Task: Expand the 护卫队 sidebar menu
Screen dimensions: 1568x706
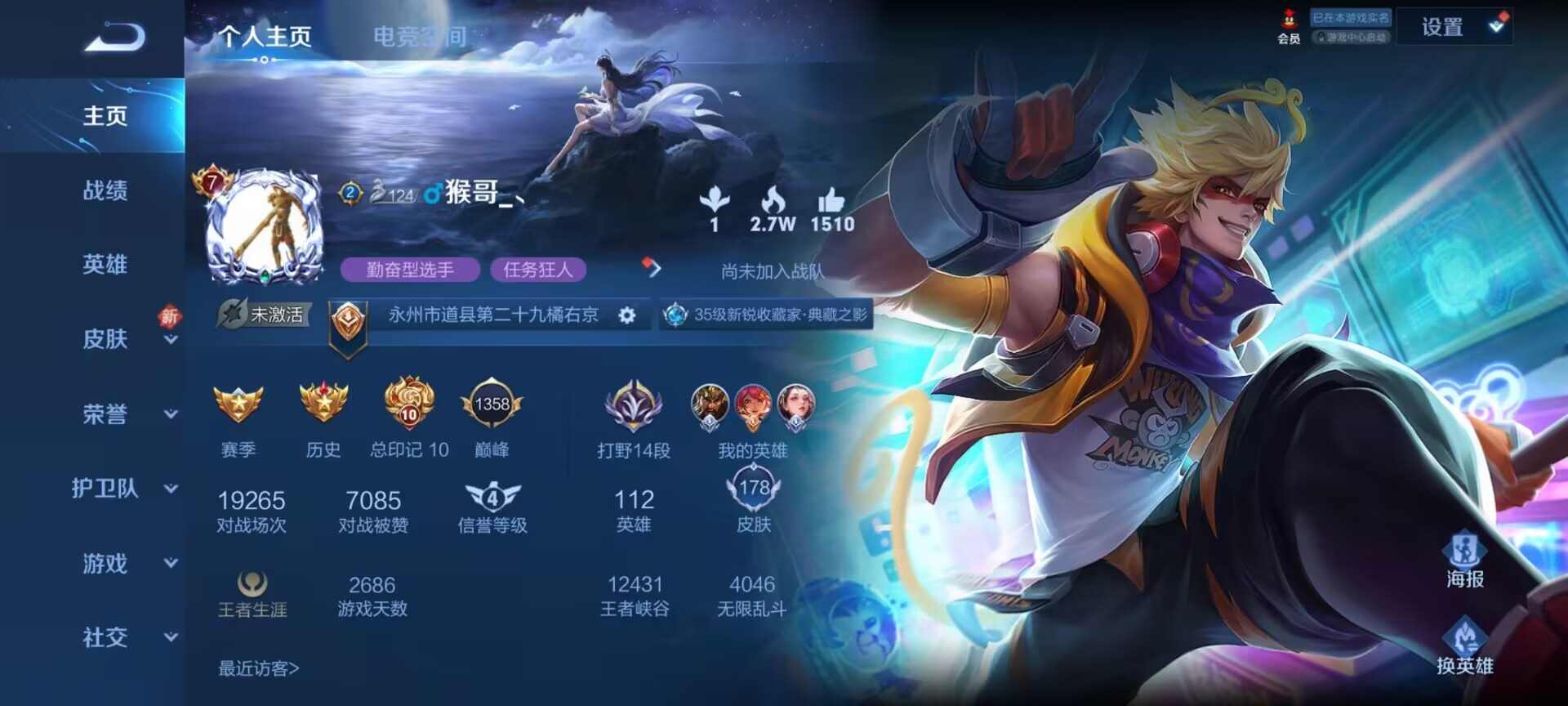Action: pos(105,489)
